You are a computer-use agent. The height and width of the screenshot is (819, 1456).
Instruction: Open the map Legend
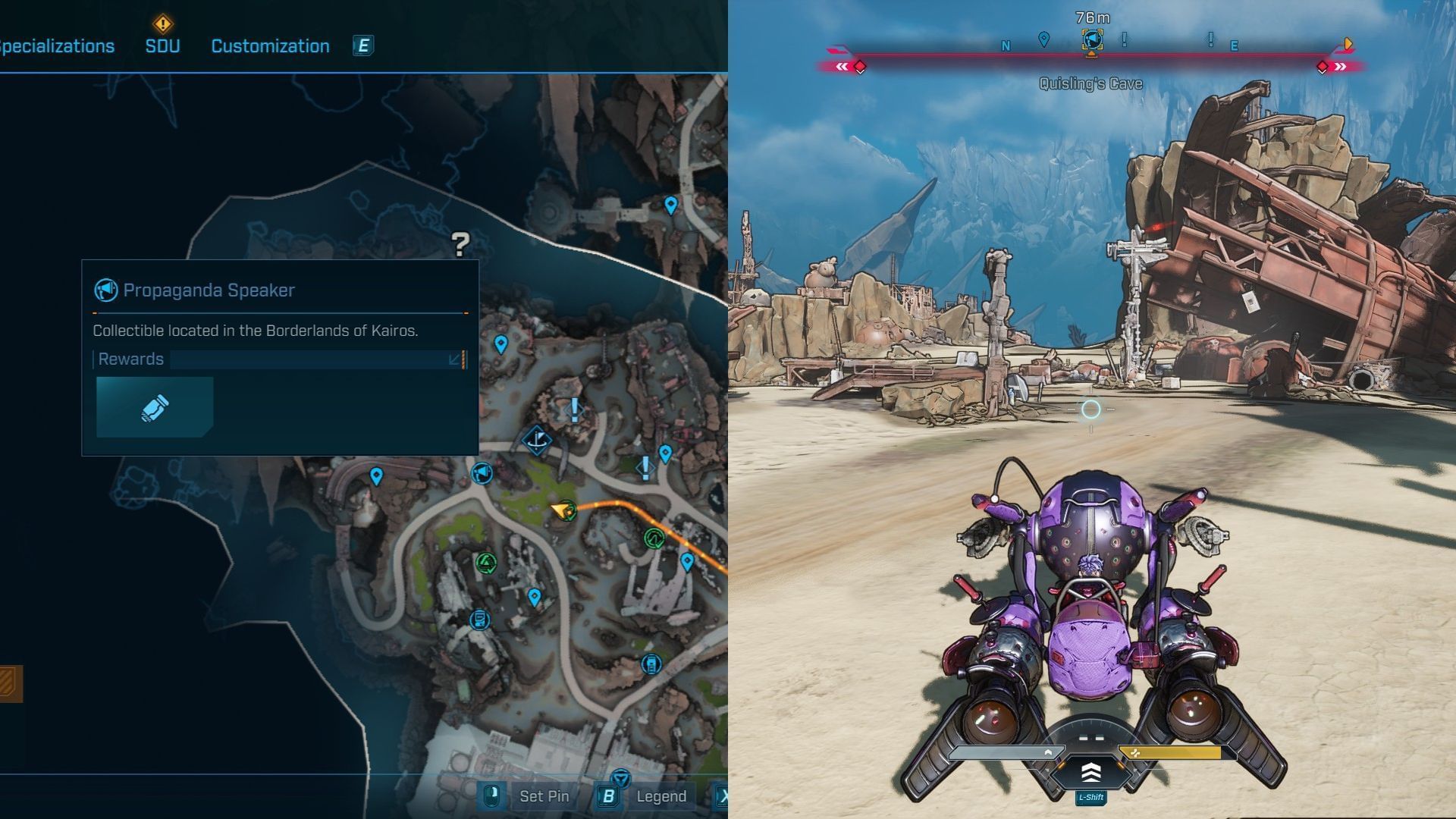pyautogui.click(x=661, y=796)
